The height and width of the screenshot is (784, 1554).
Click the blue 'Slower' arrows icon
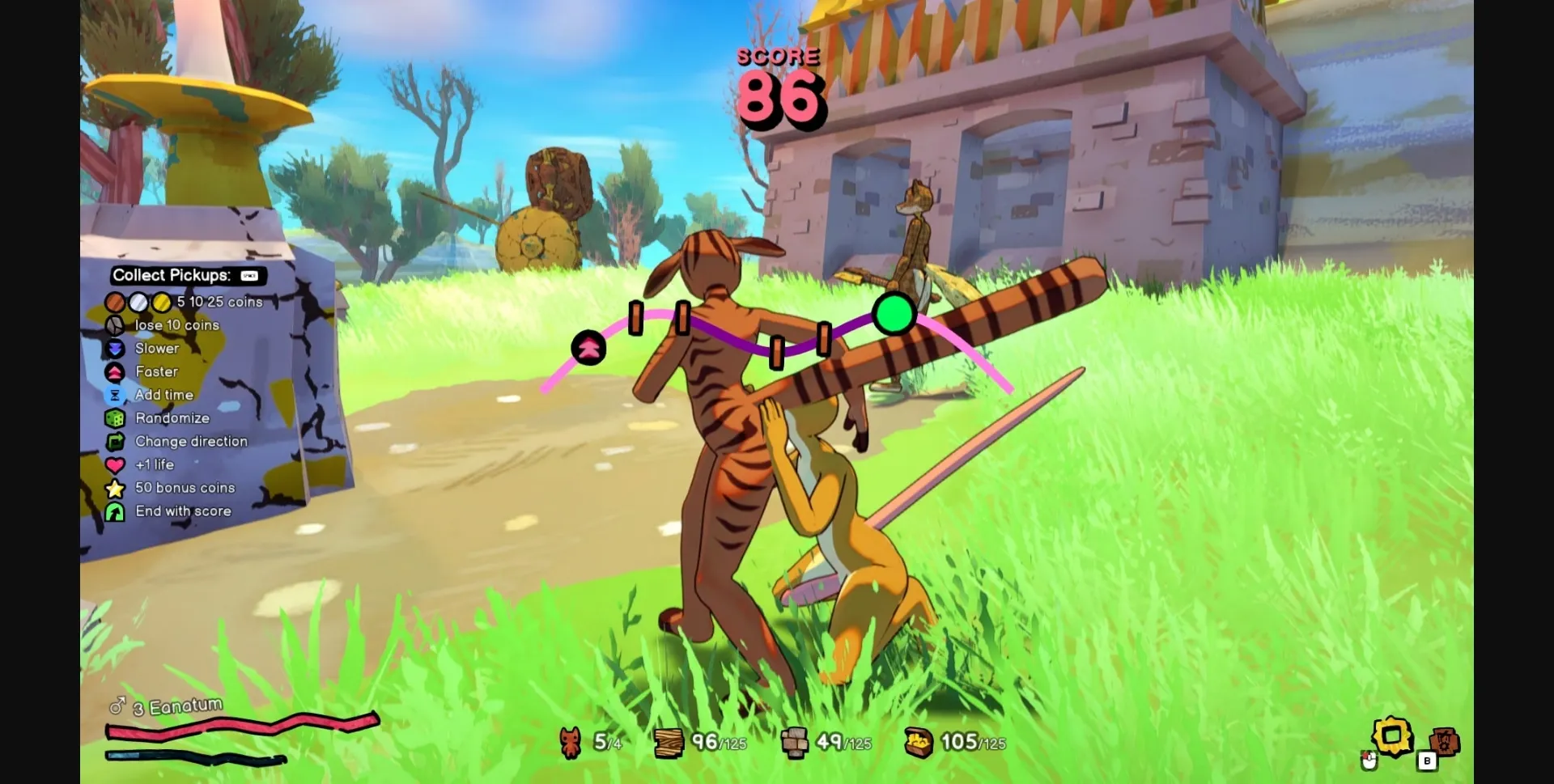click(116, 349)
